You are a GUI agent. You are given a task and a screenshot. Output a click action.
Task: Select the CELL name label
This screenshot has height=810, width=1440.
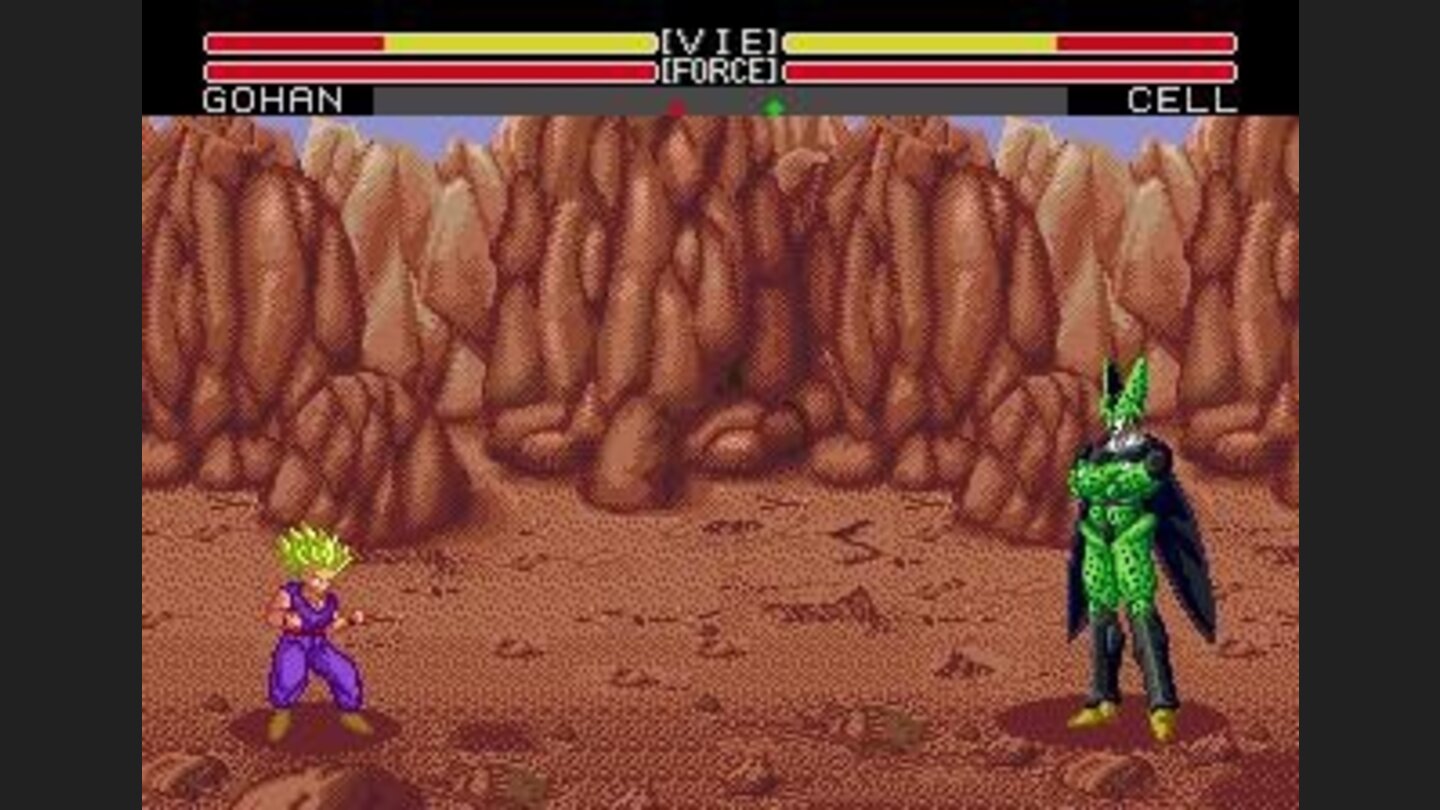point(1182,101)
